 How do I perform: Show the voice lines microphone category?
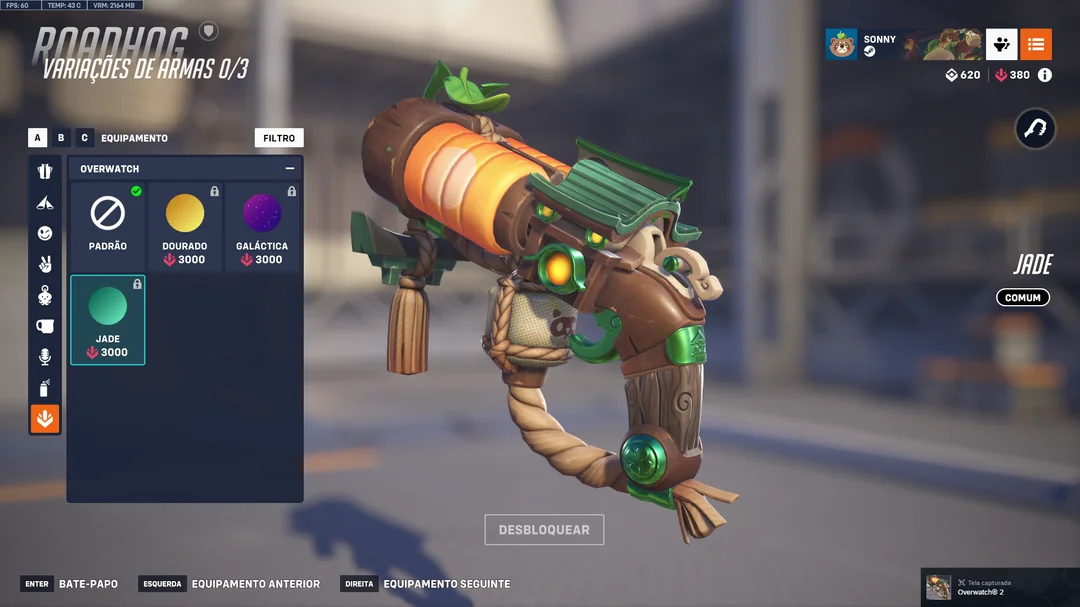point(45,357)
